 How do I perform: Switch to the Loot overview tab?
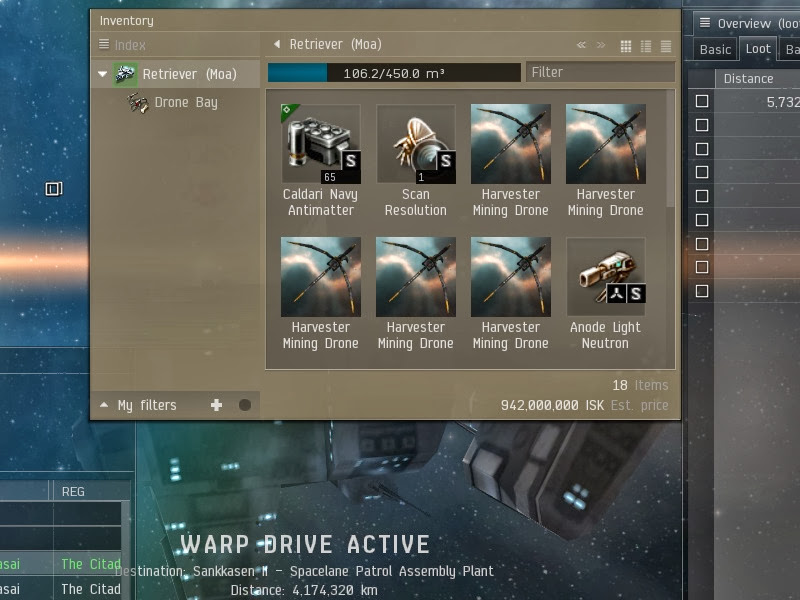(758, 49)
